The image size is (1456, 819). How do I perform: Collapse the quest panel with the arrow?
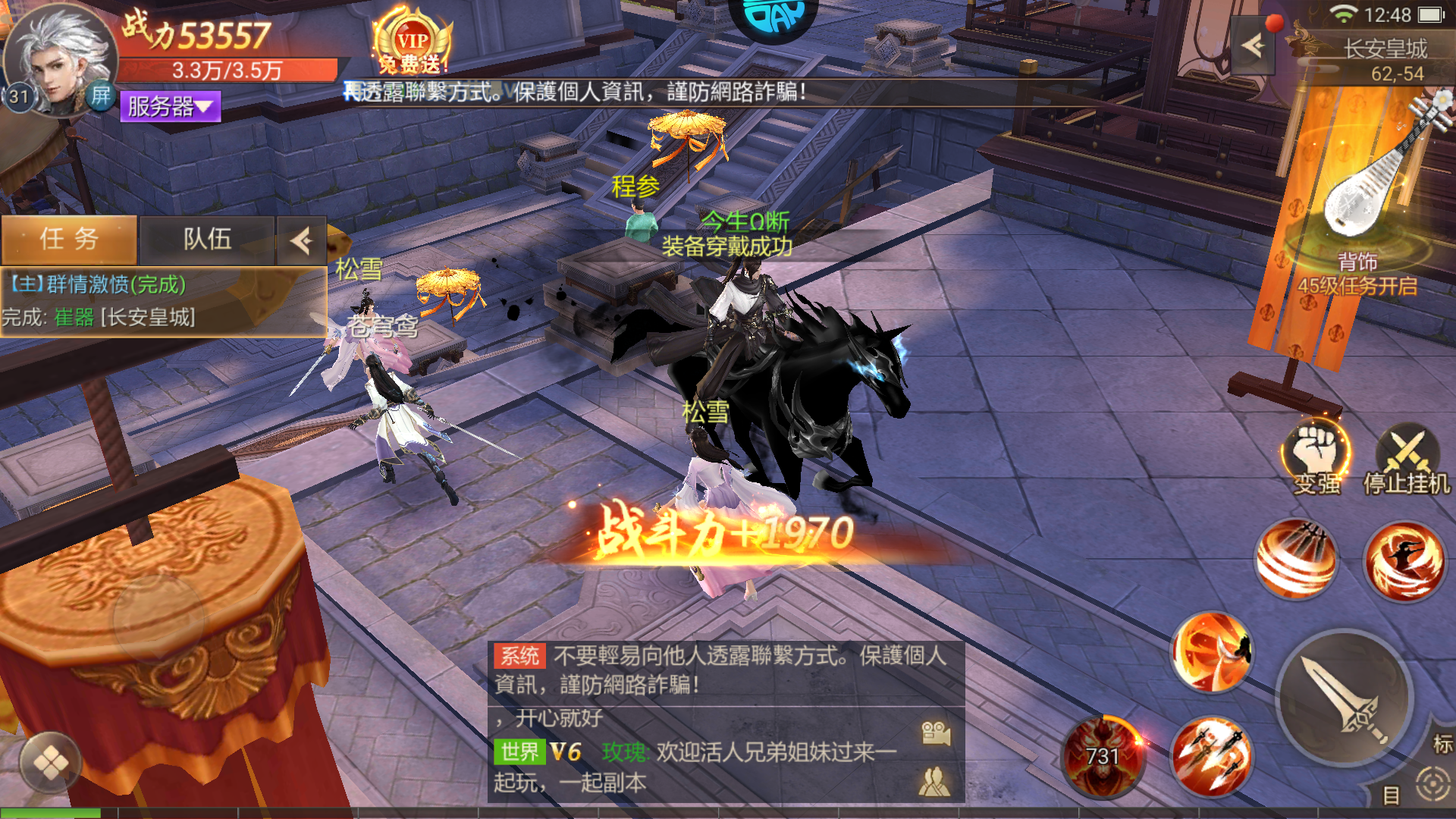point(301,241)
